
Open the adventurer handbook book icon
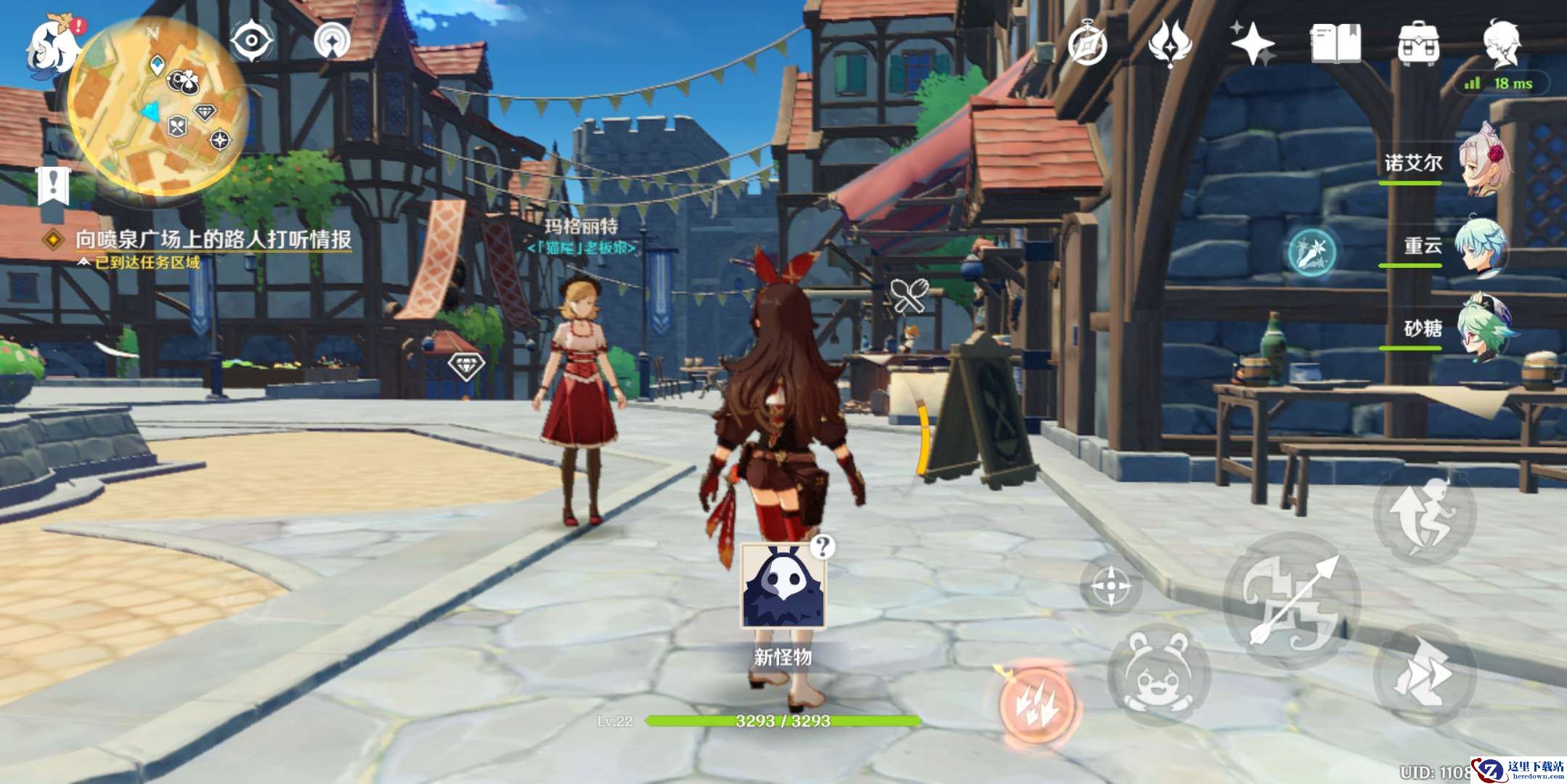(1335, 44)
